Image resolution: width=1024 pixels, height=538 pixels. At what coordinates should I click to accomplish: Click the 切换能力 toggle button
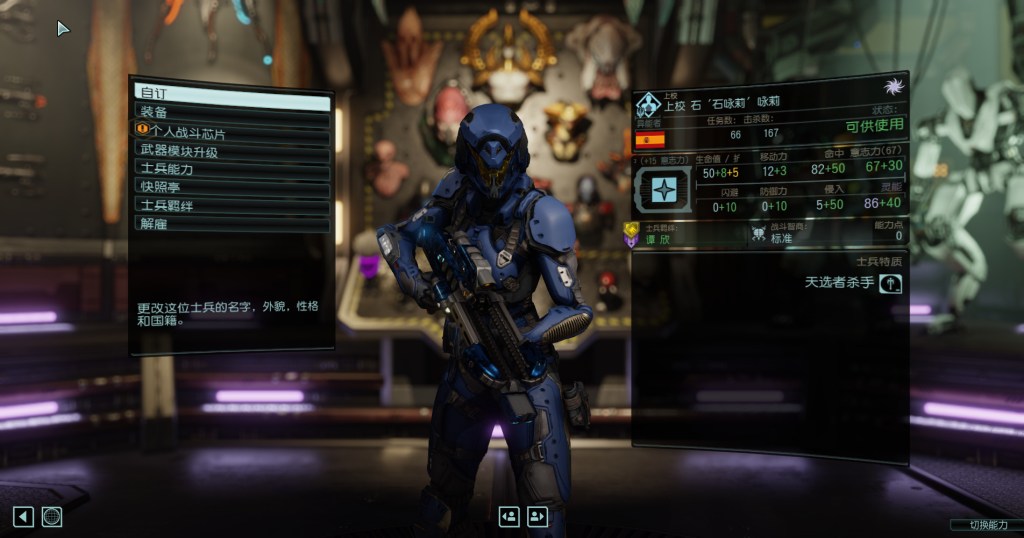pyautogui.click(x=984, y=525)
